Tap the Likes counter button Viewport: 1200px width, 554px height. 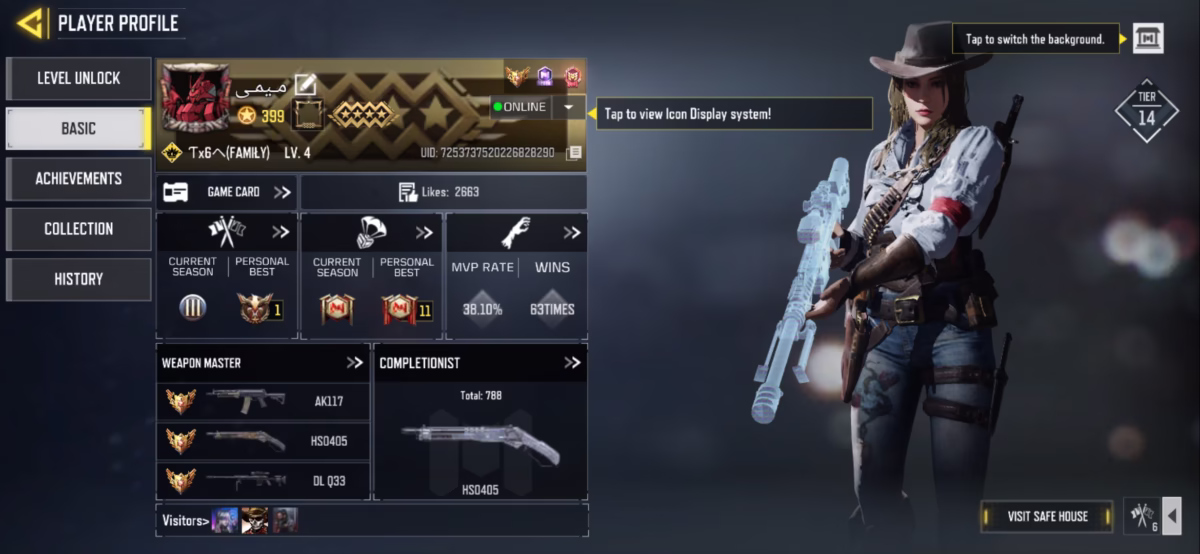[x=443, y=192]
